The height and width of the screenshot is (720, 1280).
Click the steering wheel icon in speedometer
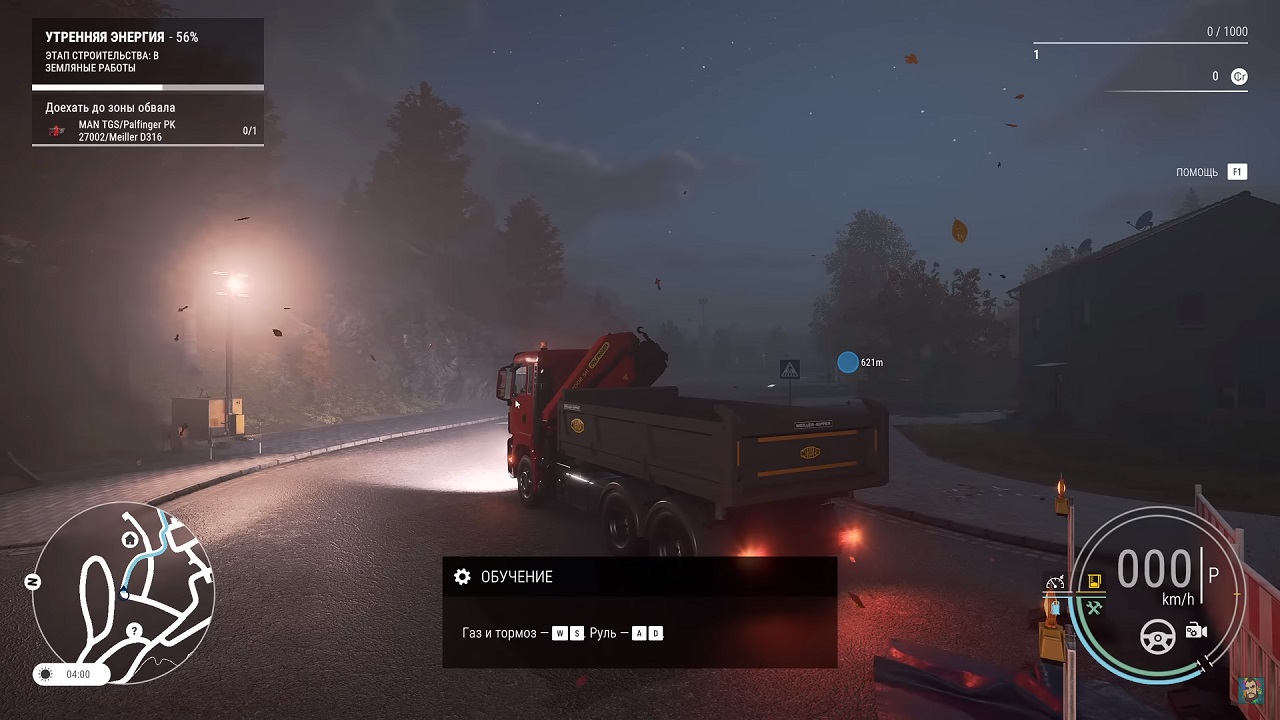click(1158, 634)
